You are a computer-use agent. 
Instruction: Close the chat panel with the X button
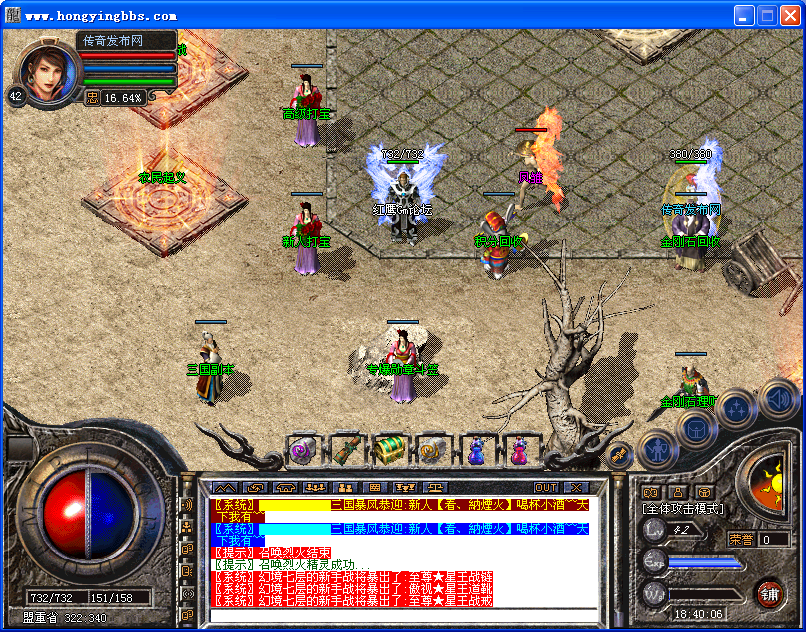point(579,487)
